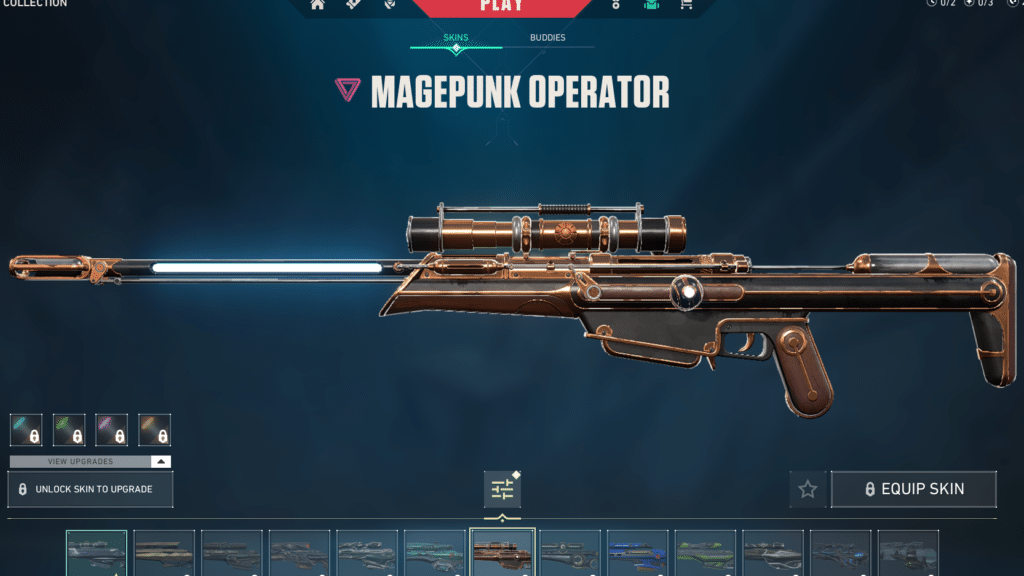Open the agents icon beside Play
Viewport: 1024px width, 576px height.
pyautogui.click(x=389, y=4)
